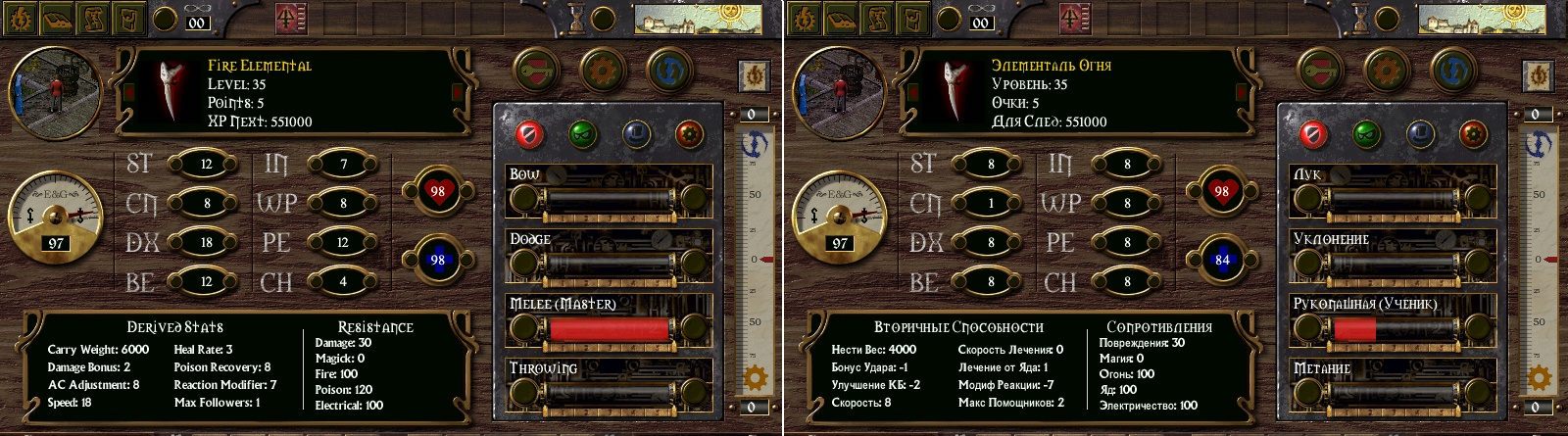Screen dimensions: 1568x436
Task: Show the gear tech panel on Элементаль Огня sheet
Action: pyautogui.click(x=1386, y=70)
